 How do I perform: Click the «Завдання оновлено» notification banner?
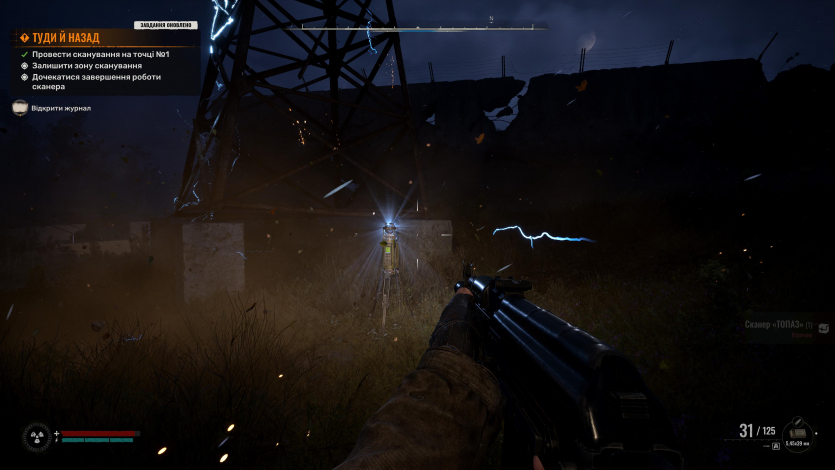[165, 25]
